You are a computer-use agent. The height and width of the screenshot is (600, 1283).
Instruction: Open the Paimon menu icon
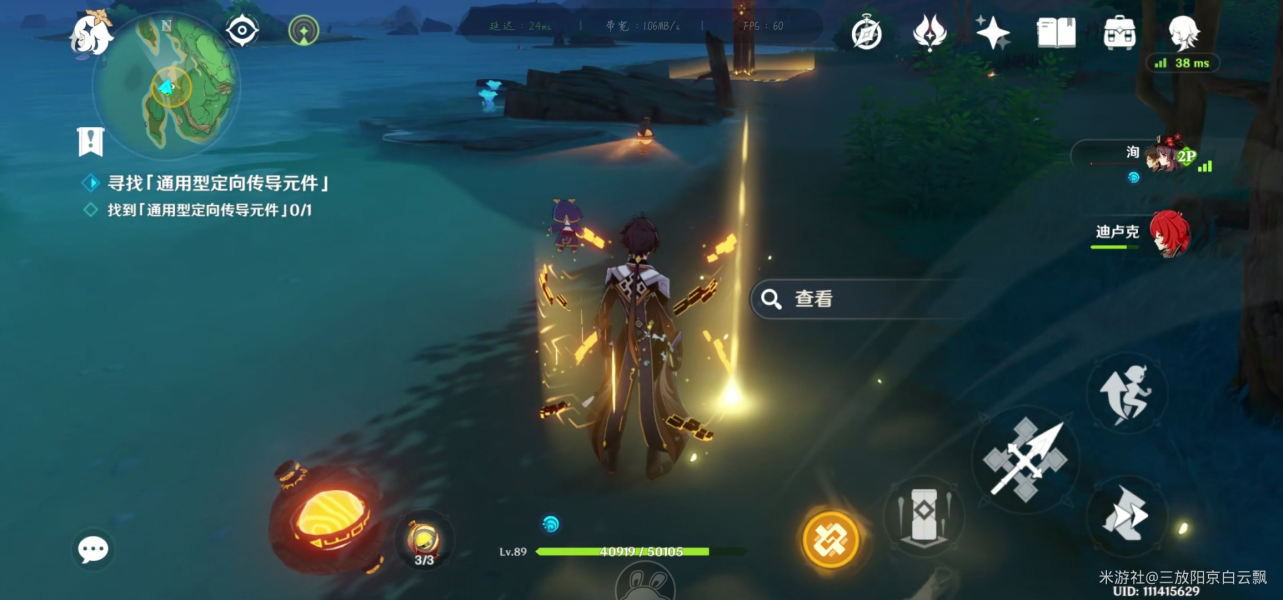click(90, 31)
